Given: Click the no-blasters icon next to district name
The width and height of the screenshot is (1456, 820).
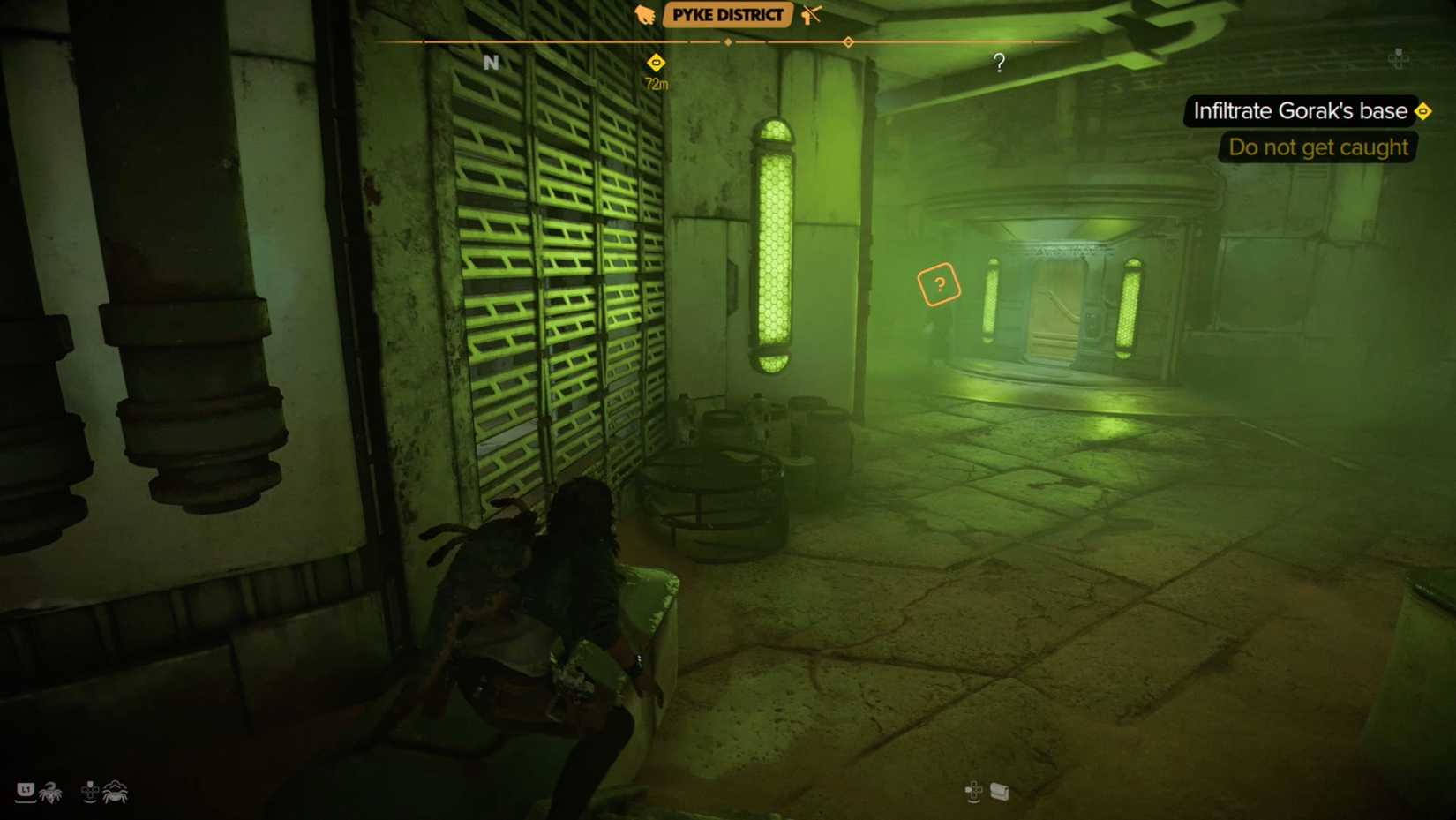Looking at the screenshot, I should [810, 15].
